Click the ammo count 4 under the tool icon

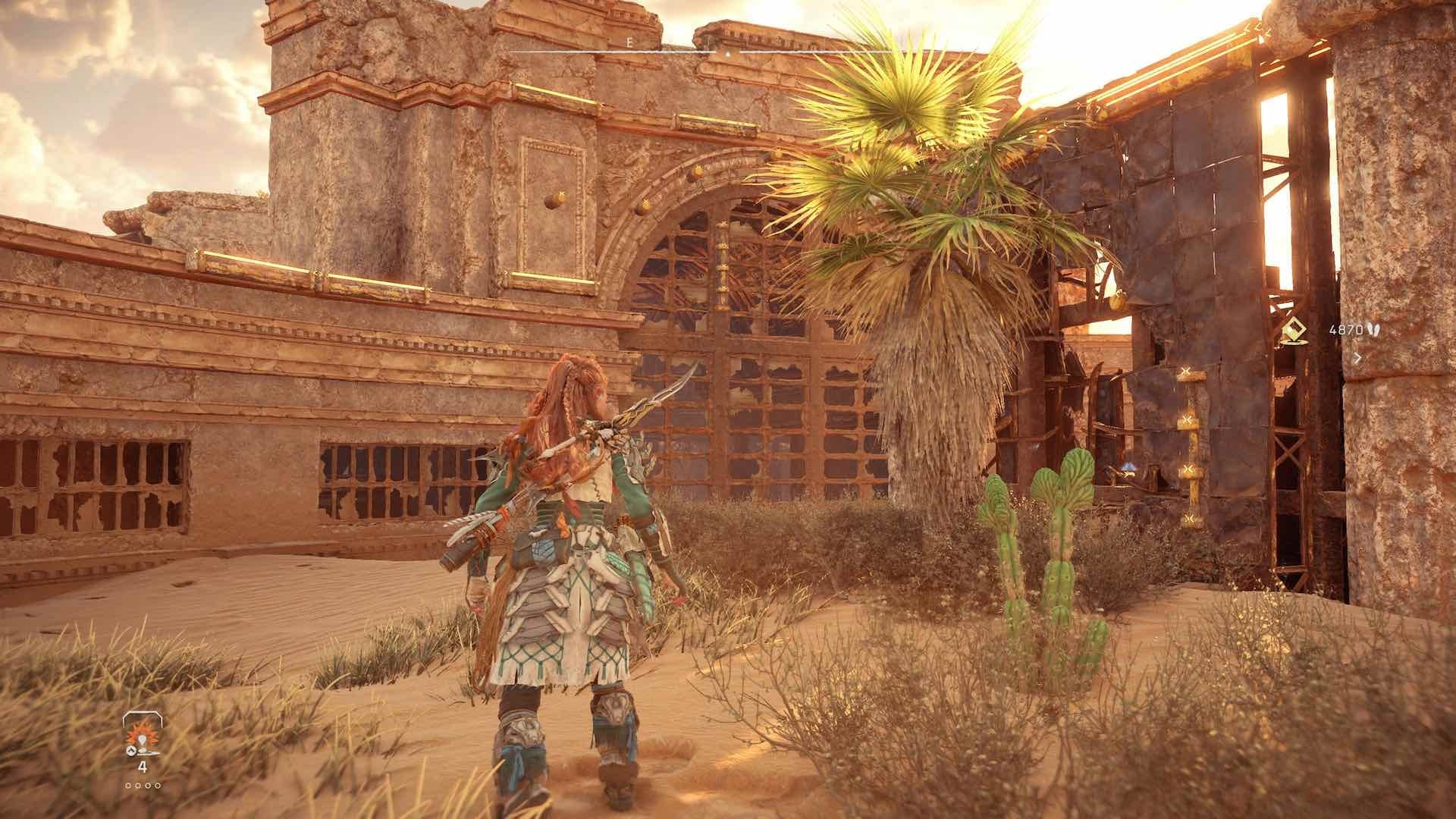click(143, 767)
